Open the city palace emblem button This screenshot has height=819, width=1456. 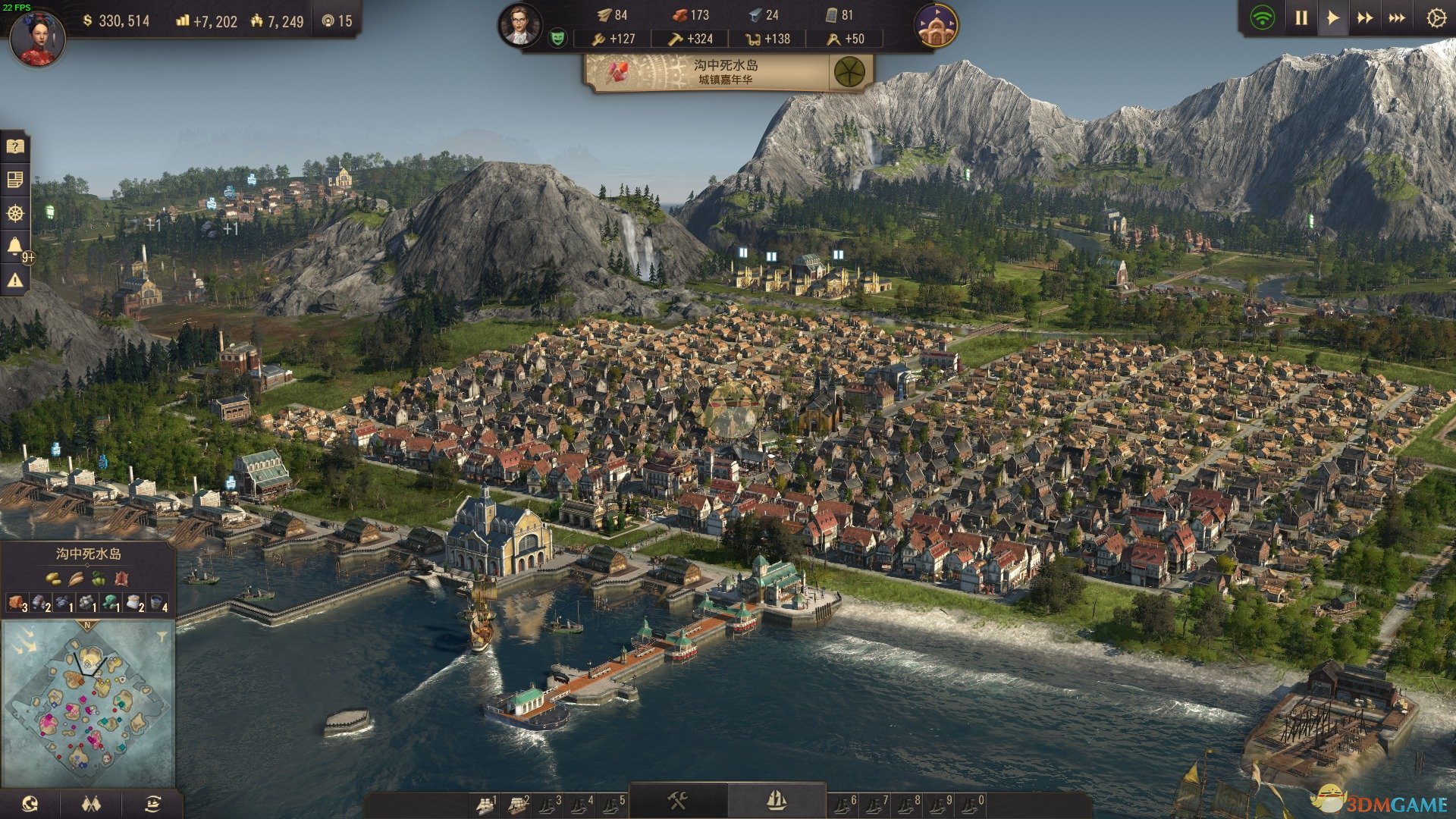936,27
